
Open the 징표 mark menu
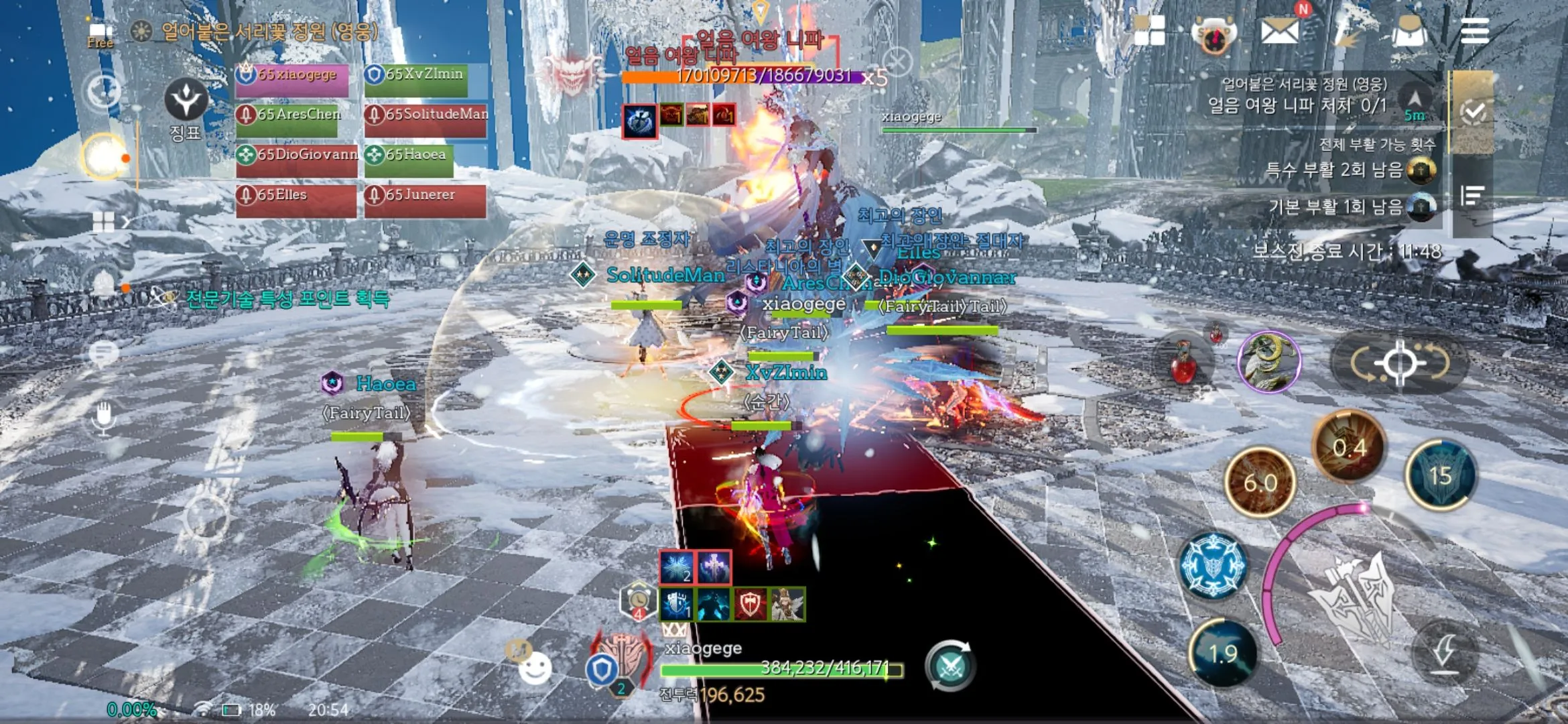pyautogui.click(x=186, y=109)
